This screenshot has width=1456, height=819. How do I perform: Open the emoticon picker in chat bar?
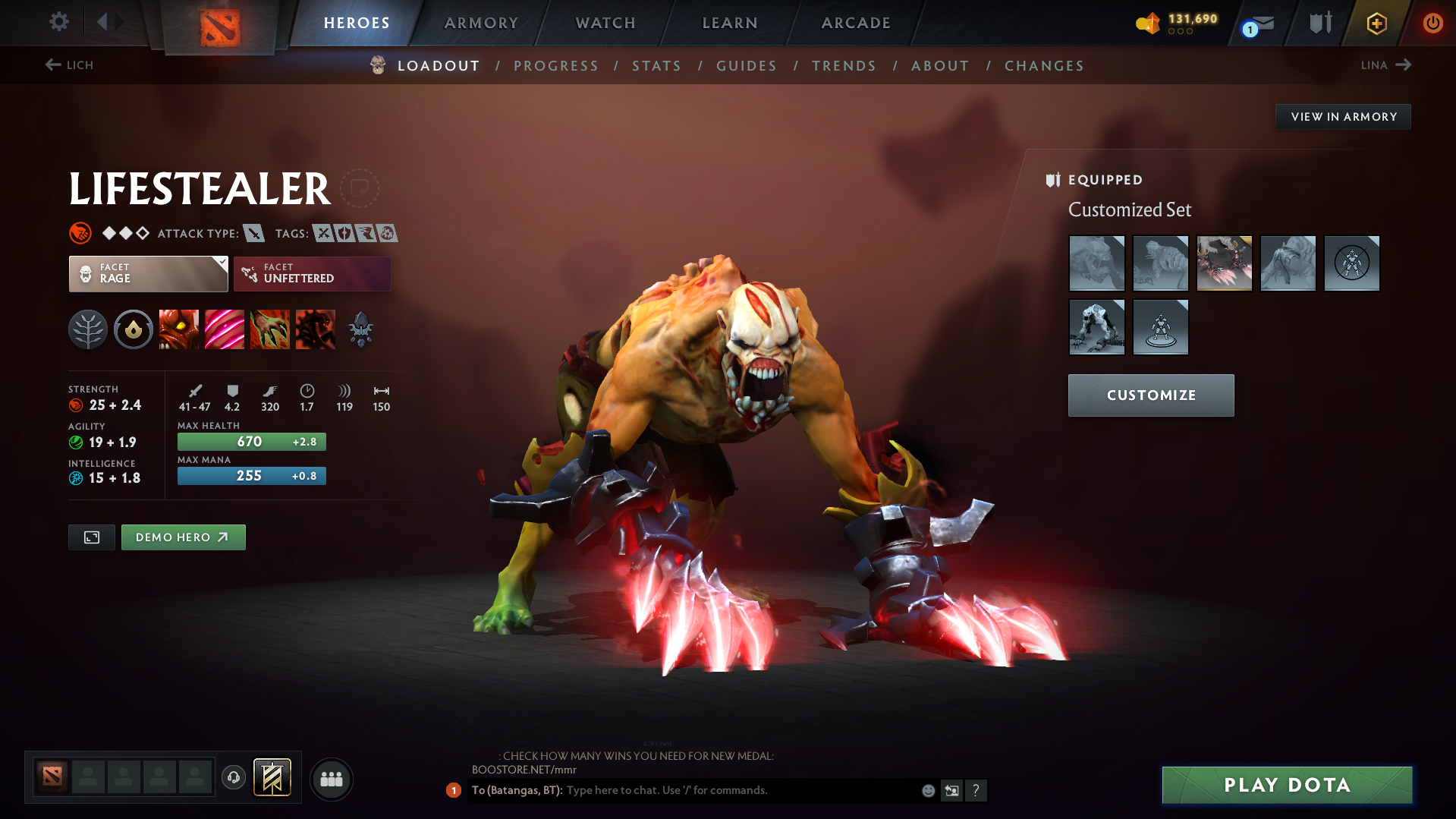point(927,790)
